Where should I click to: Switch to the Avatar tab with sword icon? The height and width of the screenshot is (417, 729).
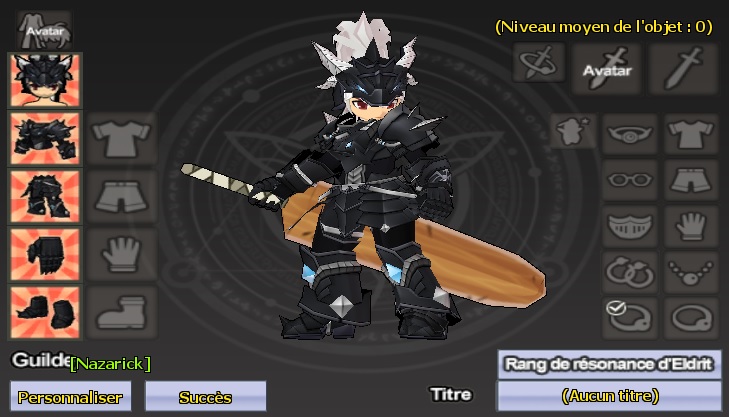coord(607,64)
